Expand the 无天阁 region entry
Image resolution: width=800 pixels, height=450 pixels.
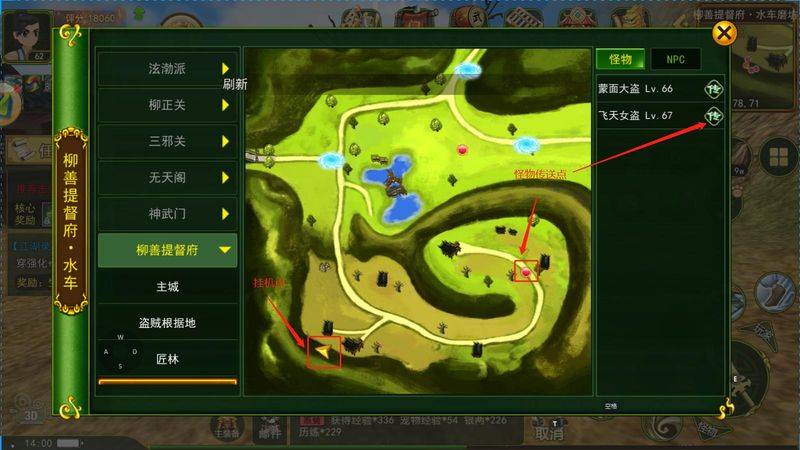coord(168,177)
